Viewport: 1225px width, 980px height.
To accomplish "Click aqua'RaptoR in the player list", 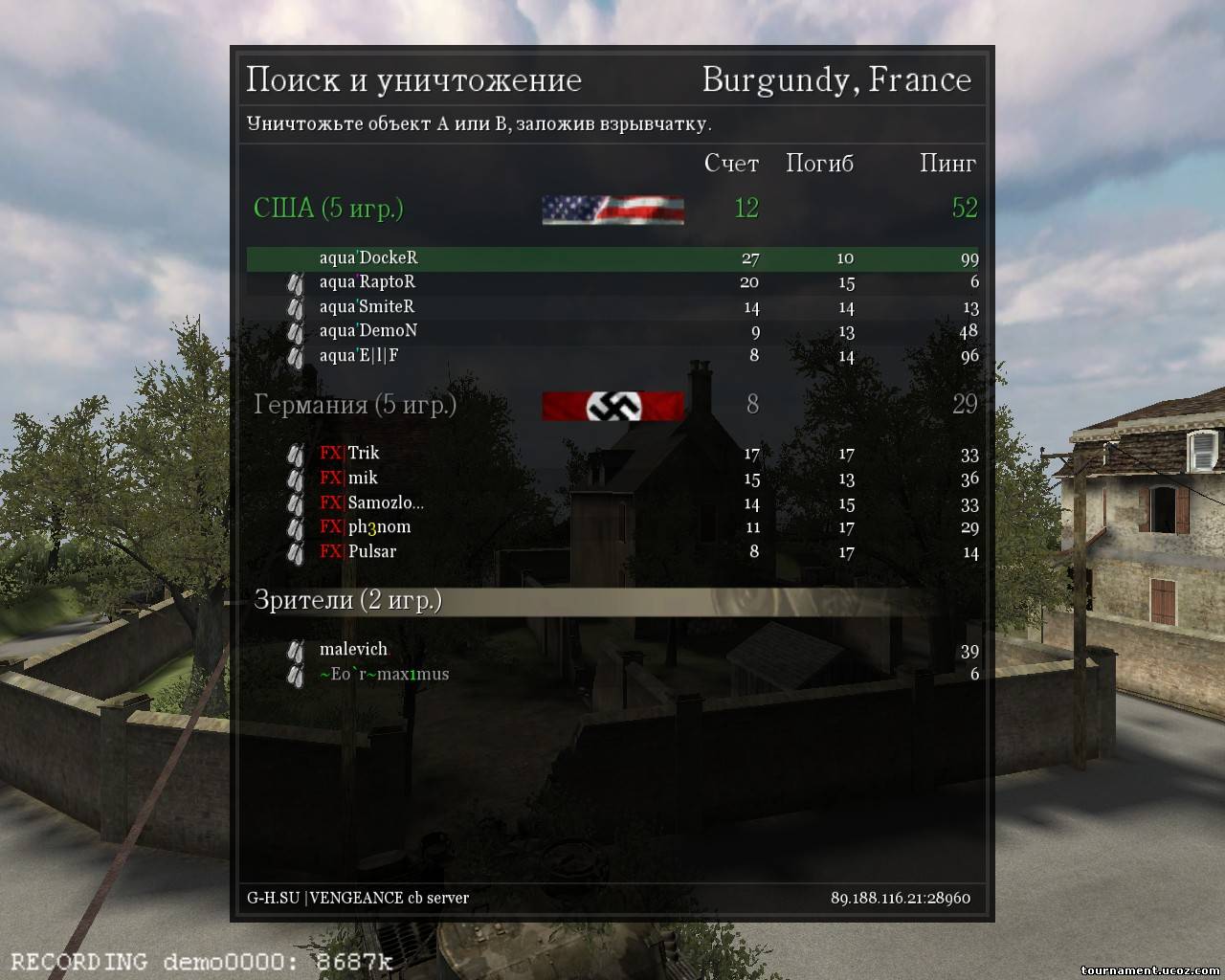I will [367, 282].
